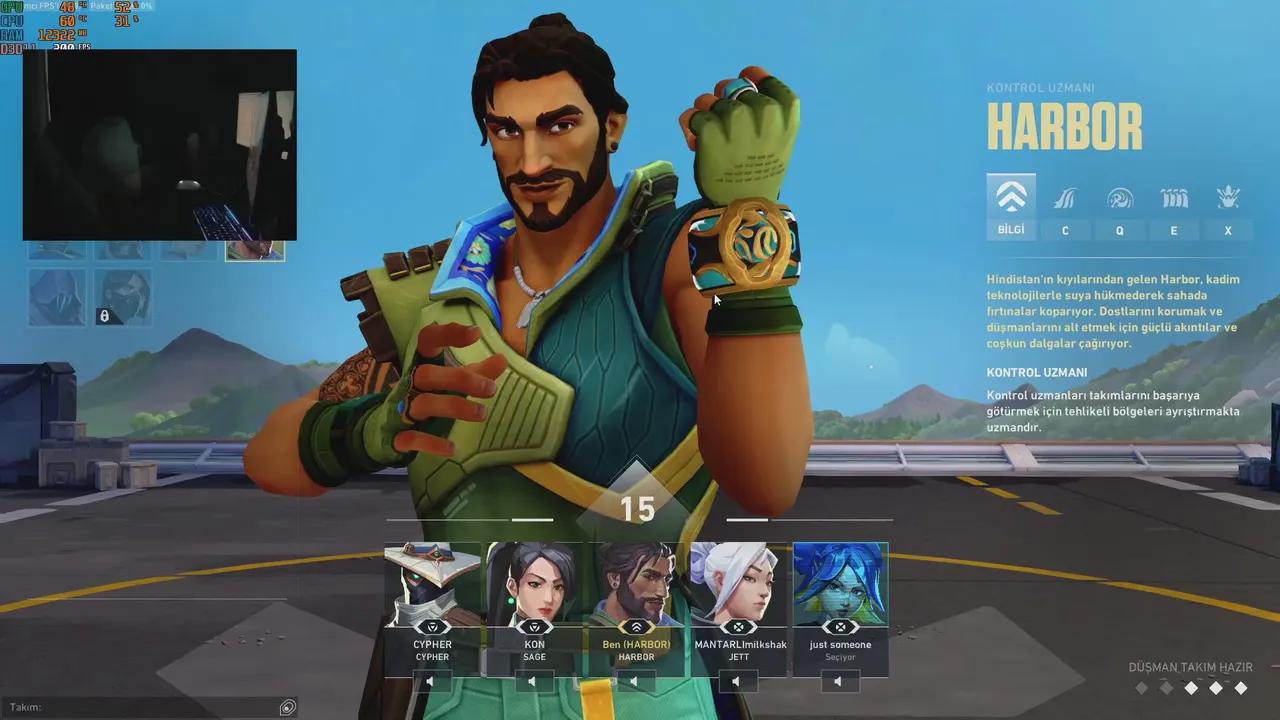Viewport: 1280px width, 720px height.
Task: View Harbor's Cove (Q) ability icon
Action: (1120, 198)
